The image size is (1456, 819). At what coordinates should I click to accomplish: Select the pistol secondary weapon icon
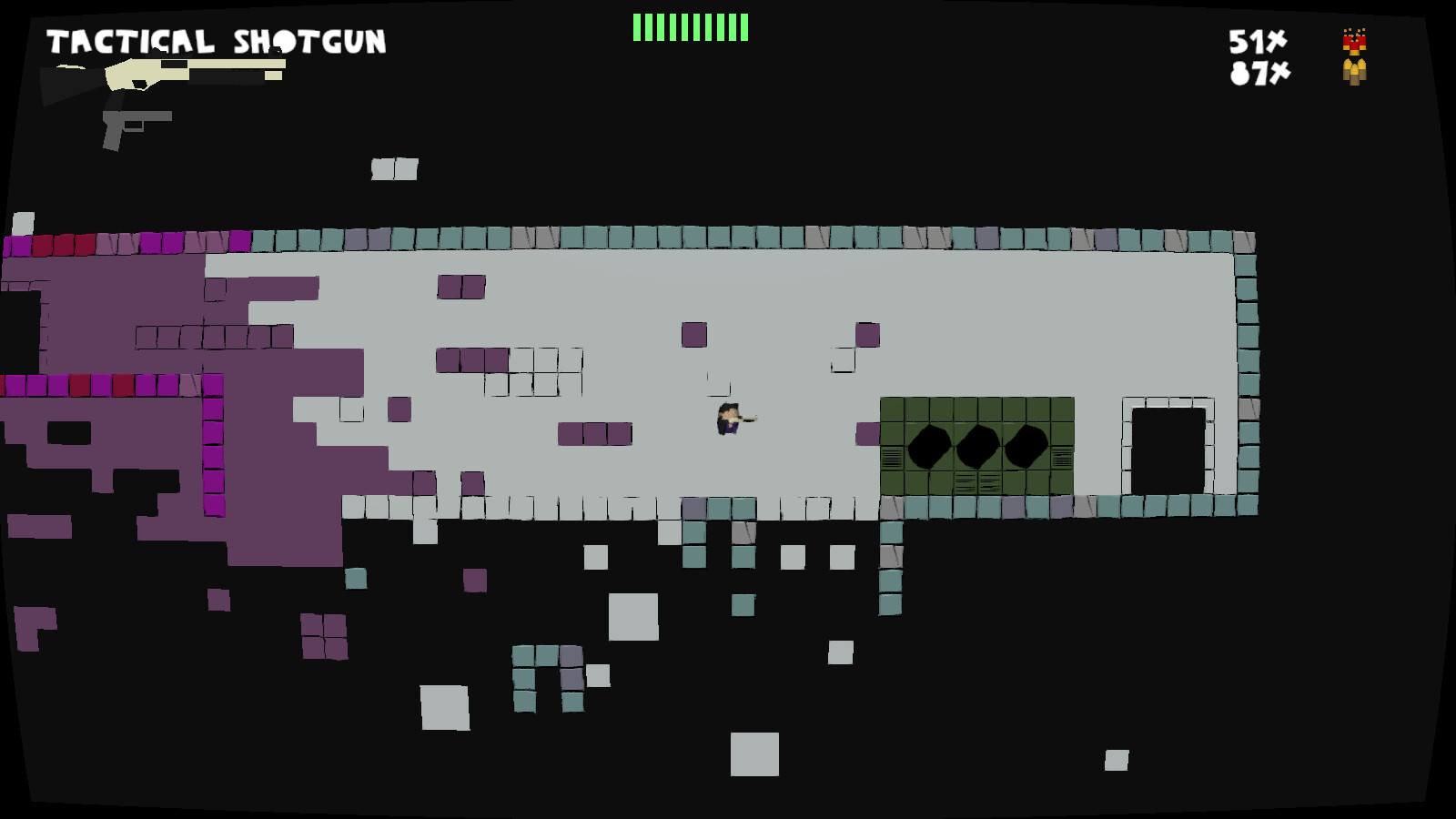136,123
